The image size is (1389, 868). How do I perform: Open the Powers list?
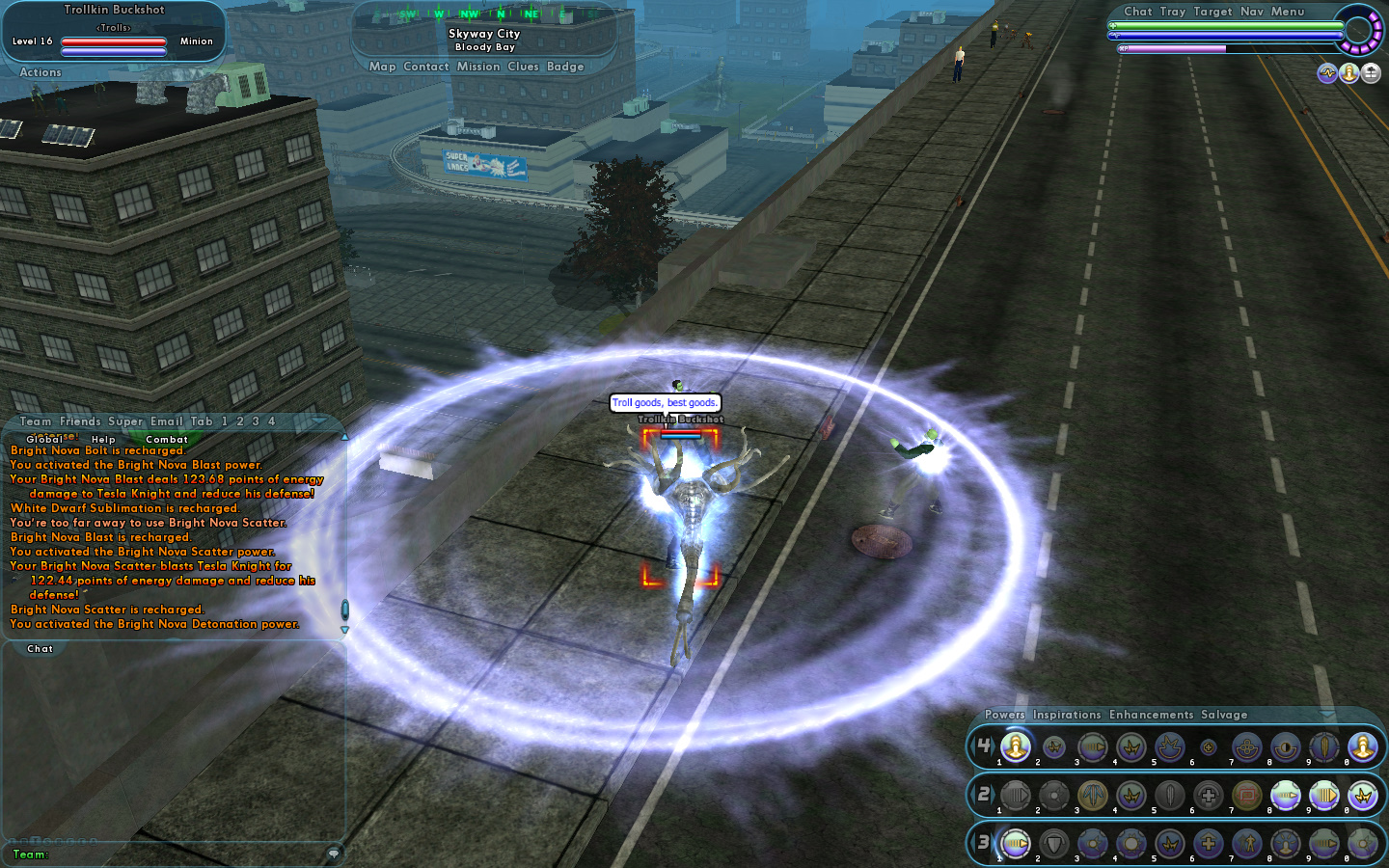pyautogui.click(x=1005, y=715)
